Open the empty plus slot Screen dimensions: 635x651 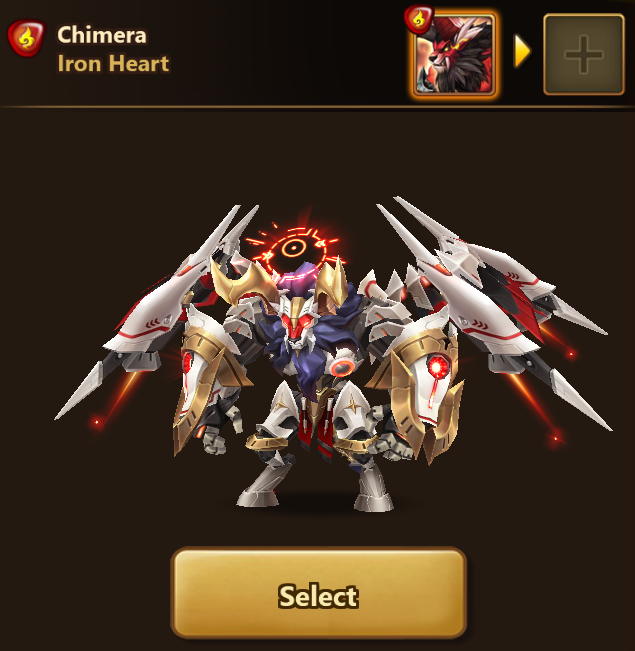click(583, 55)
